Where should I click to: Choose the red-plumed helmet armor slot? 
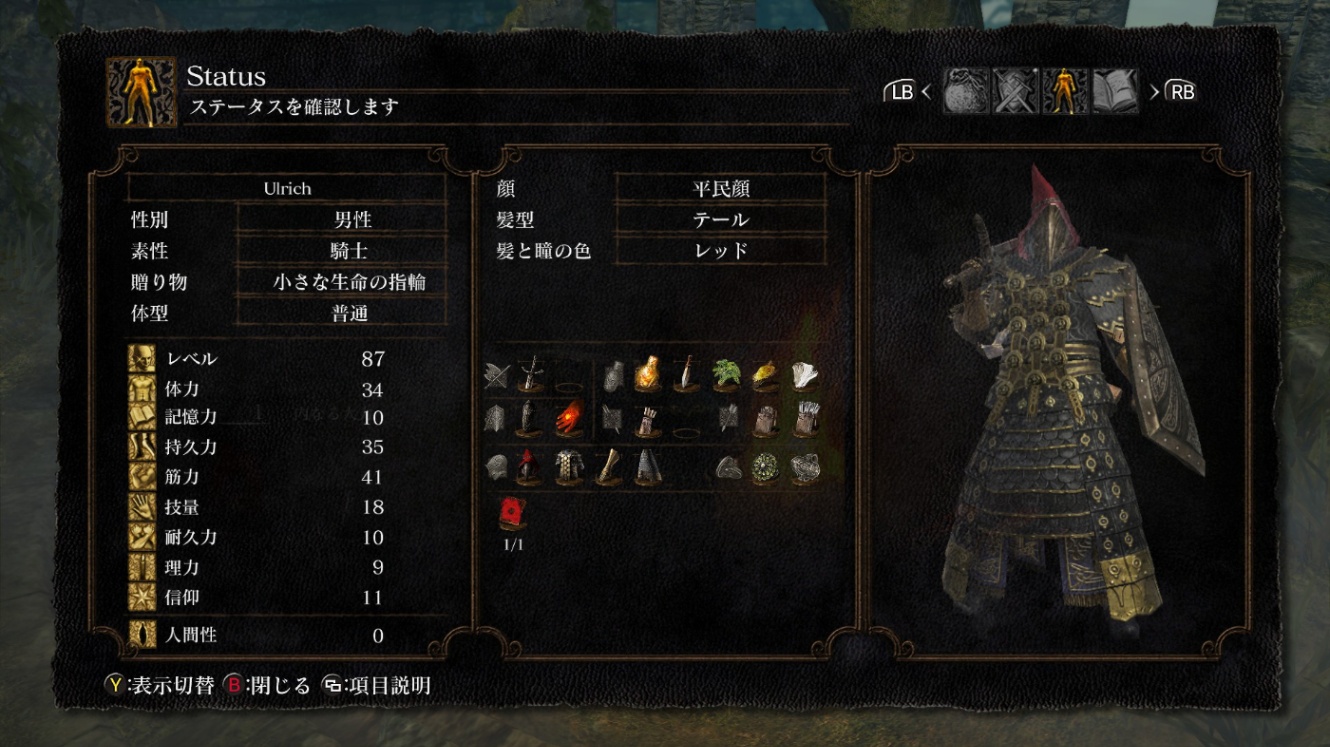pyautogui.click(x=529, y=467)
